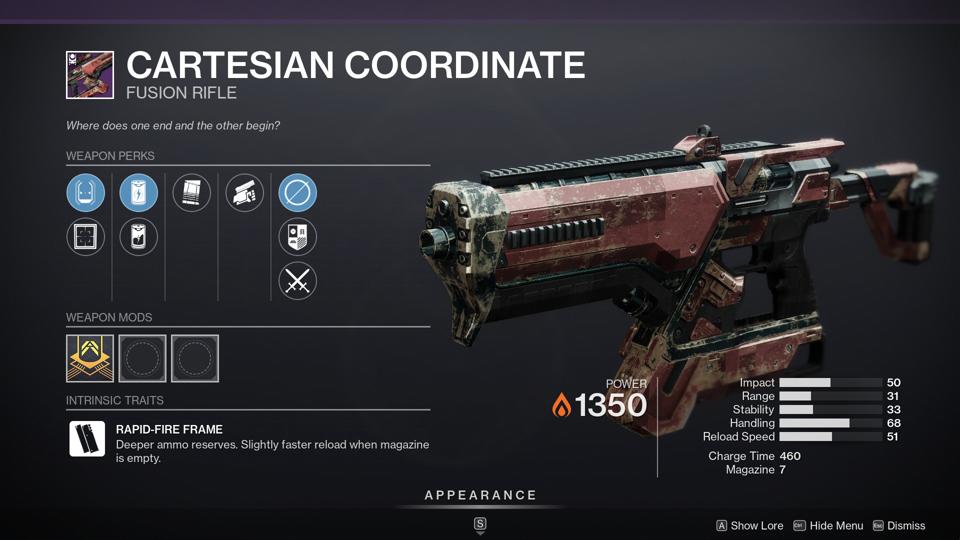
Task: Choose the cracked battery perk
Action: [x=139, y=237]
